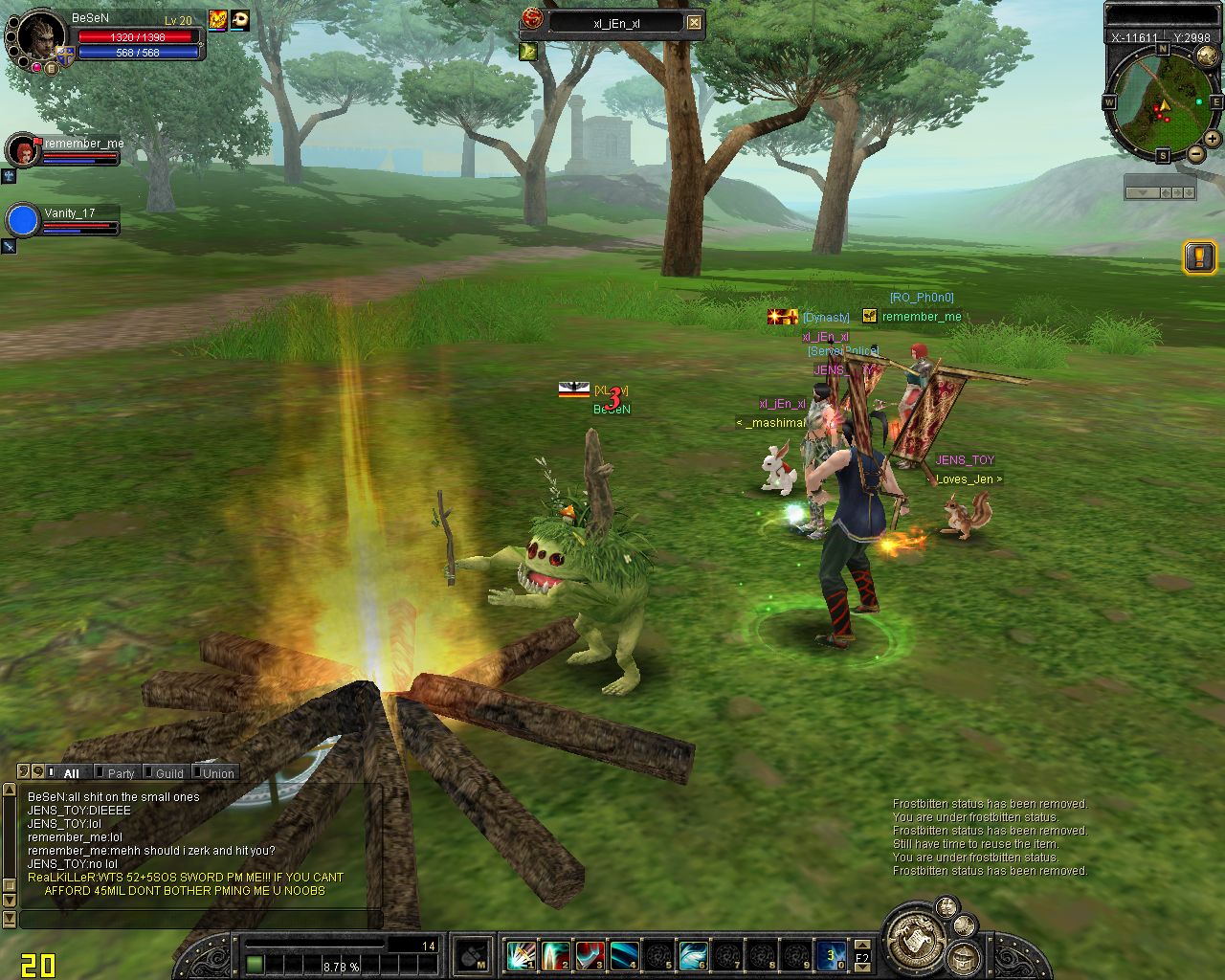Image resolution: width=1225 pixels, height=980 pixels.
Task: Click the chat text input field
Action: 201,919
